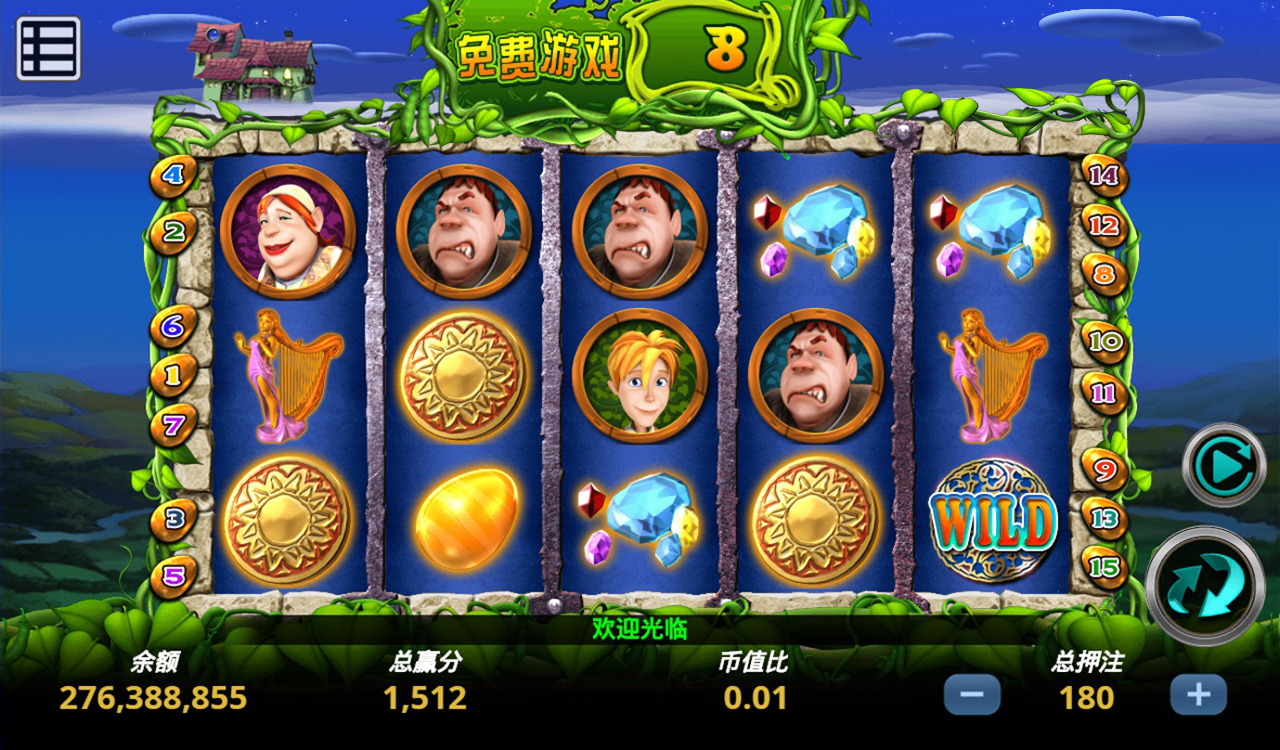Choose payline number 6 marker
Screen dimensions: 1280x750
174,326
